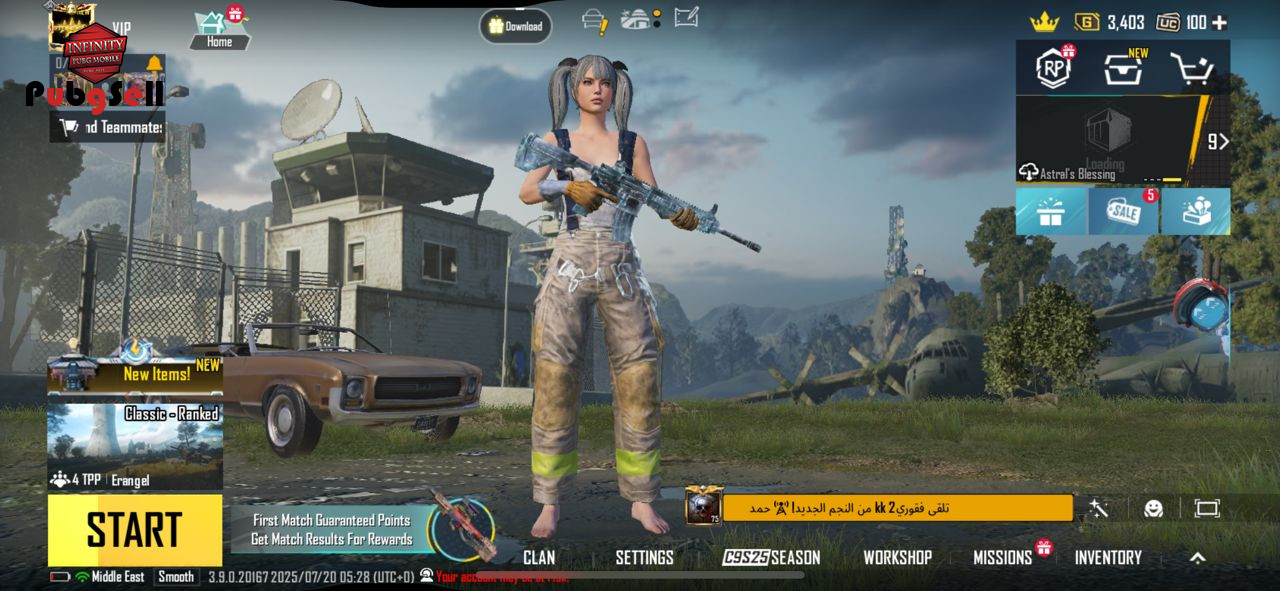The width and height of the screenshot is (1280, 591).
Task: Open the INVENTORY
Action: click(x=1108, y=558)
